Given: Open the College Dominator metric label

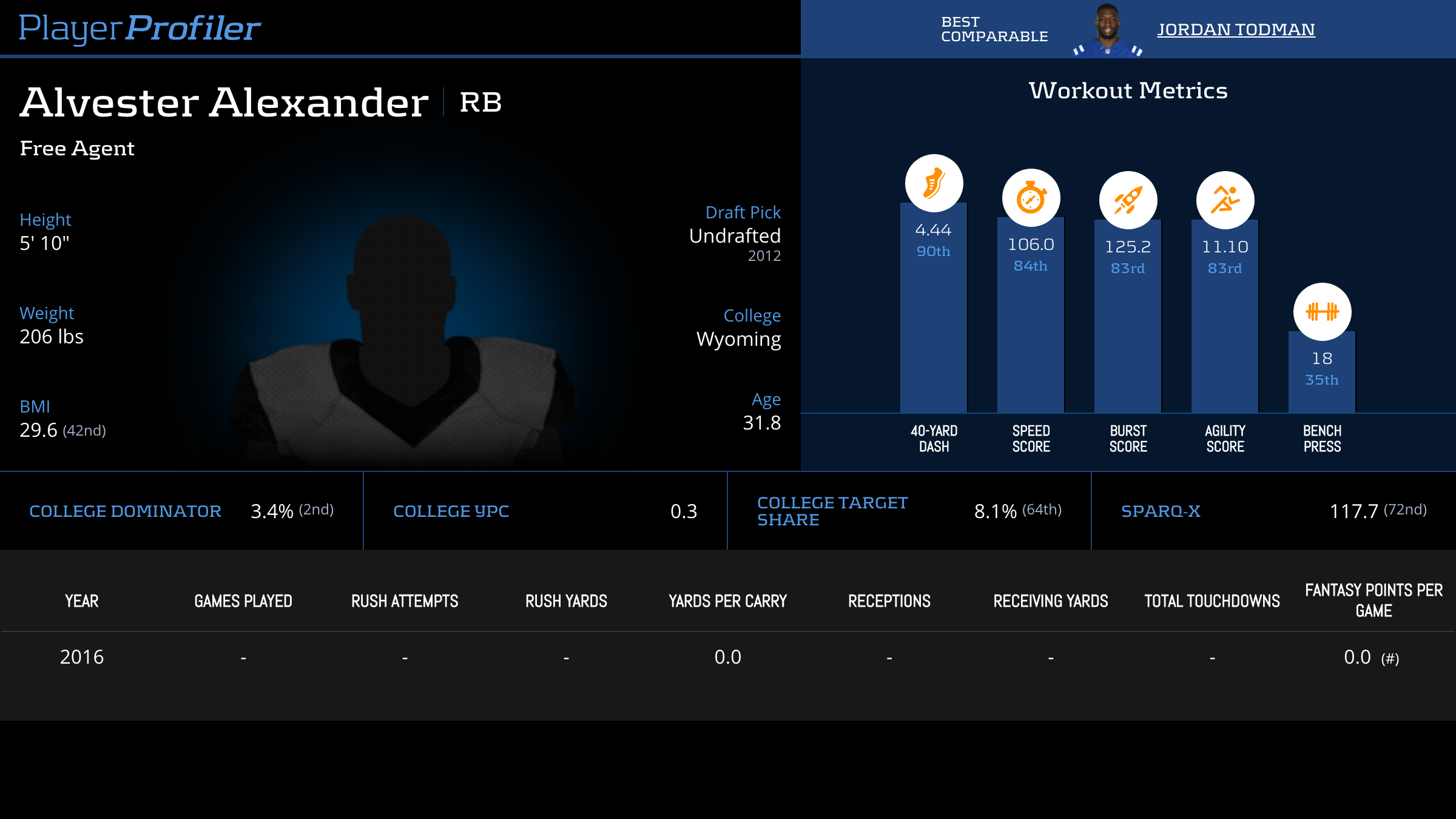Looking at the screenshot, I should [x=125, y=511].
